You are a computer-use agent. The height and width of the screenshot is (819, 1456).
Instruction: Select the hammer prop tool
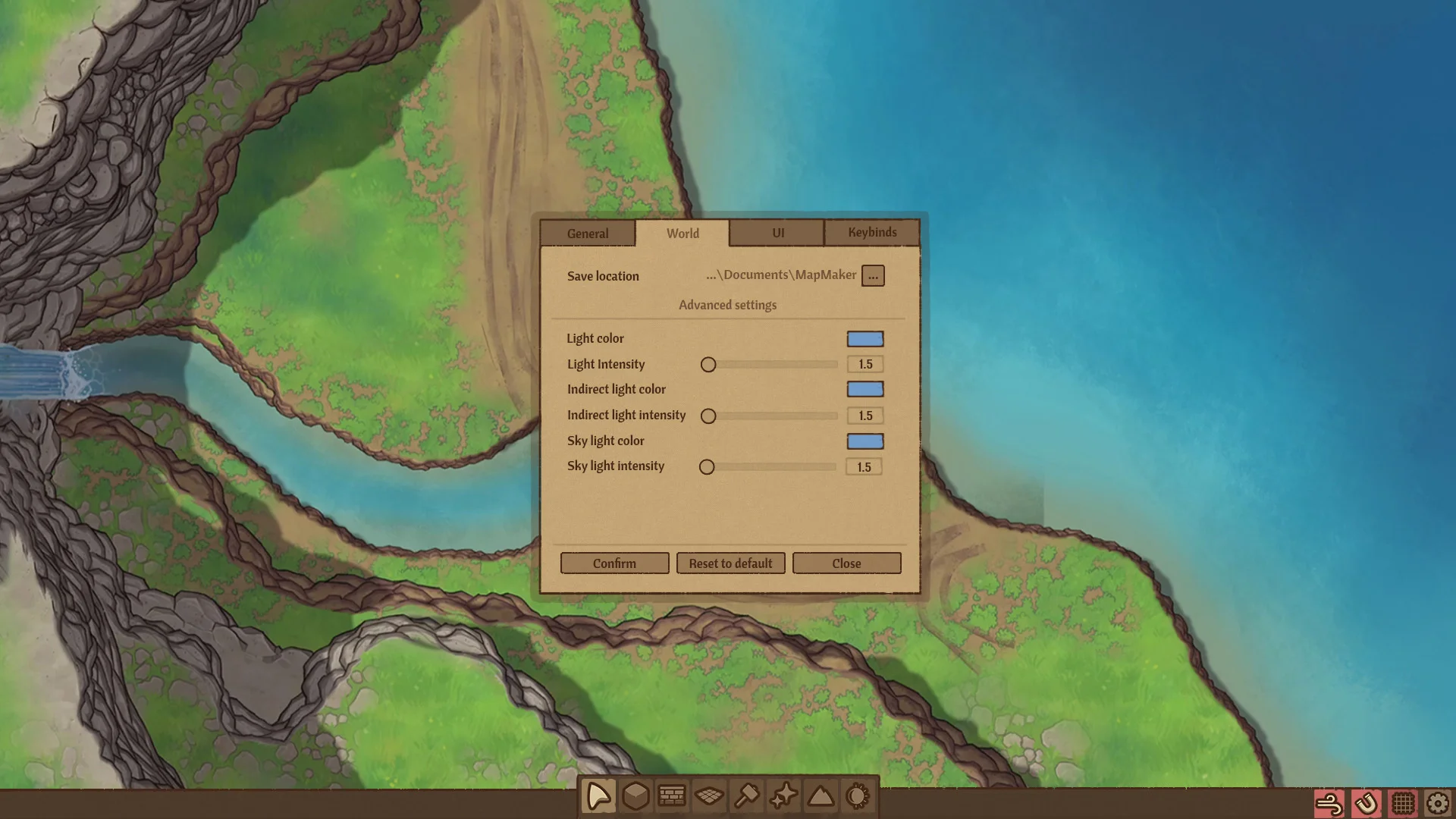pos(747,795)
